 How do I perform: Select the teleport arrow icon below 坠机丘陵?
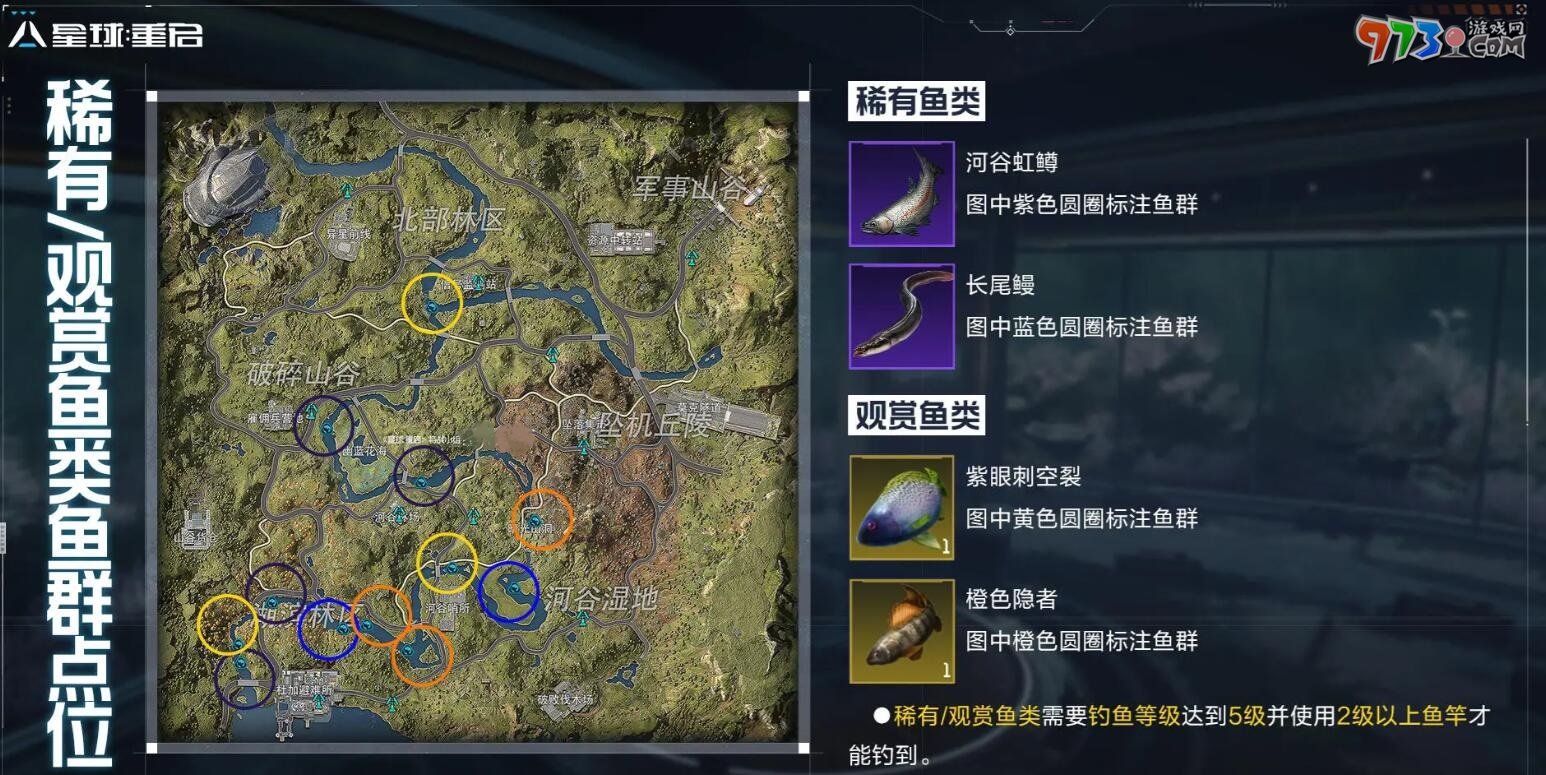tap(584, 447)
